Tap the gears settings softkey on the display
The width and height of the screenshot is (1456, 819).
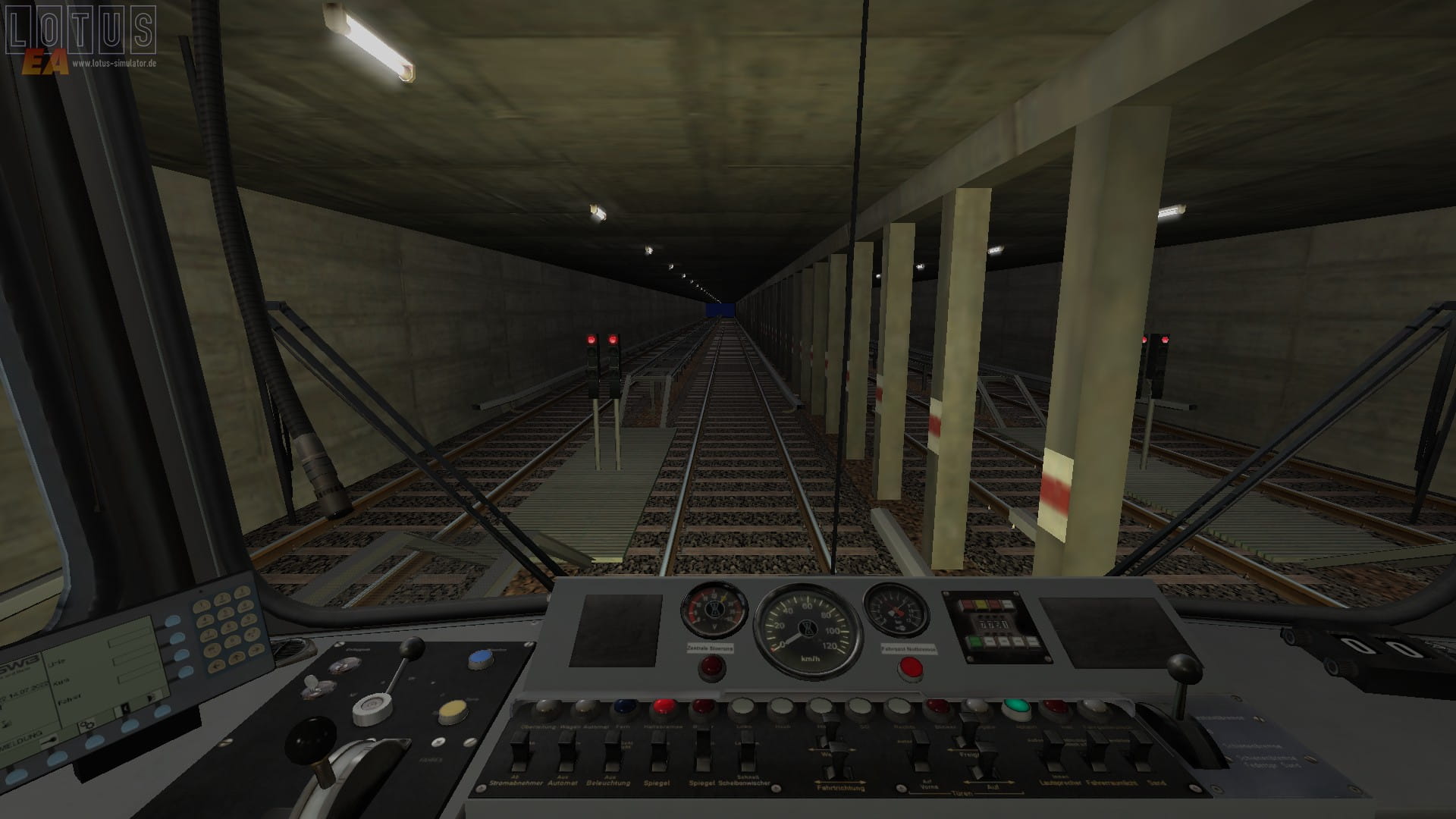pyautogui.click(x=86, y=725)
